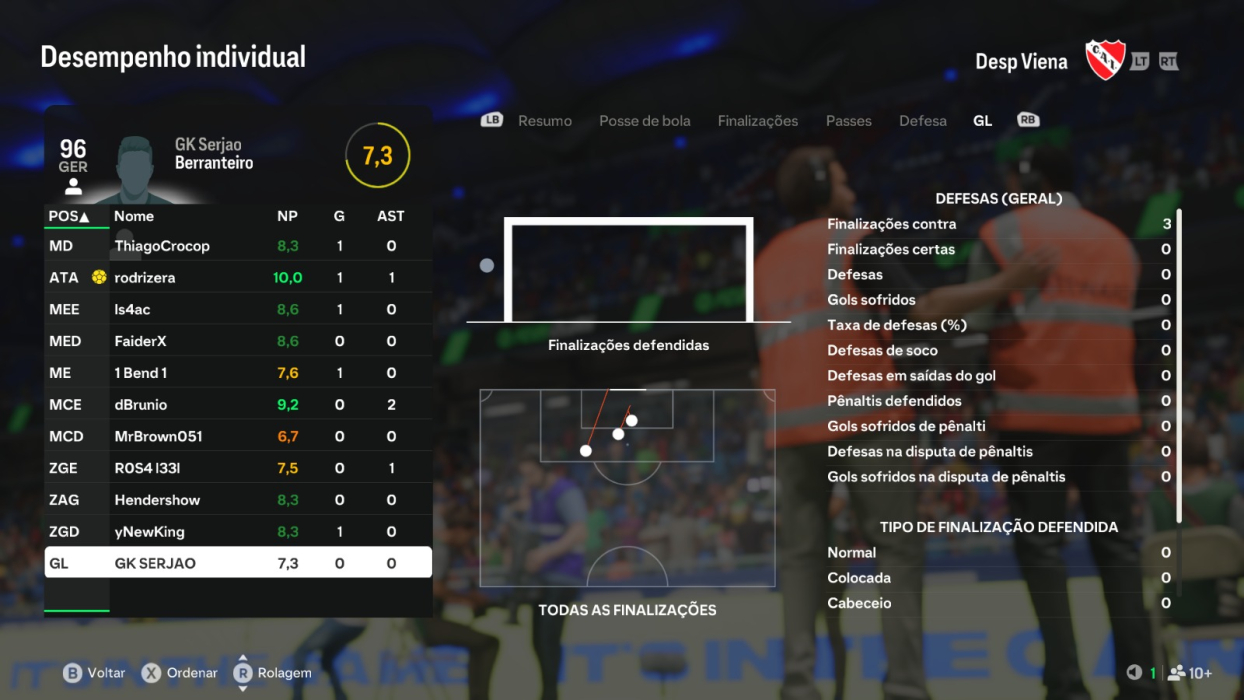The height and width of the screenshot is (700, 1244).
Task: Choose the GL goalkeeper tab
Action: point(982,121)
